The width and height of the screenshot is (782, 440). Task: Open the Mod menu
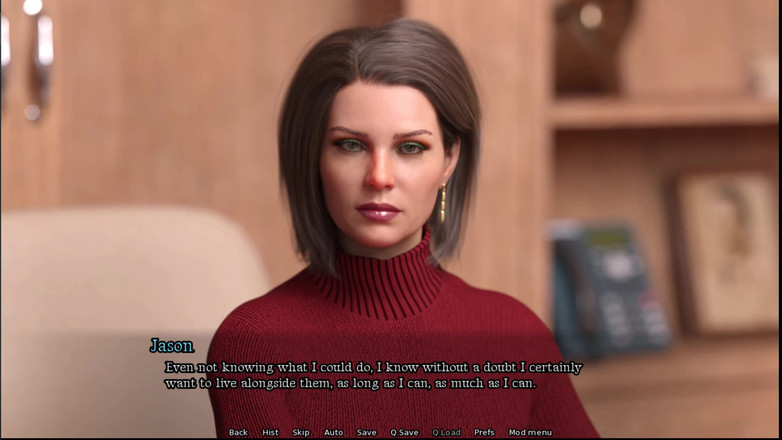pyautogui.click(x=530, y=432)
